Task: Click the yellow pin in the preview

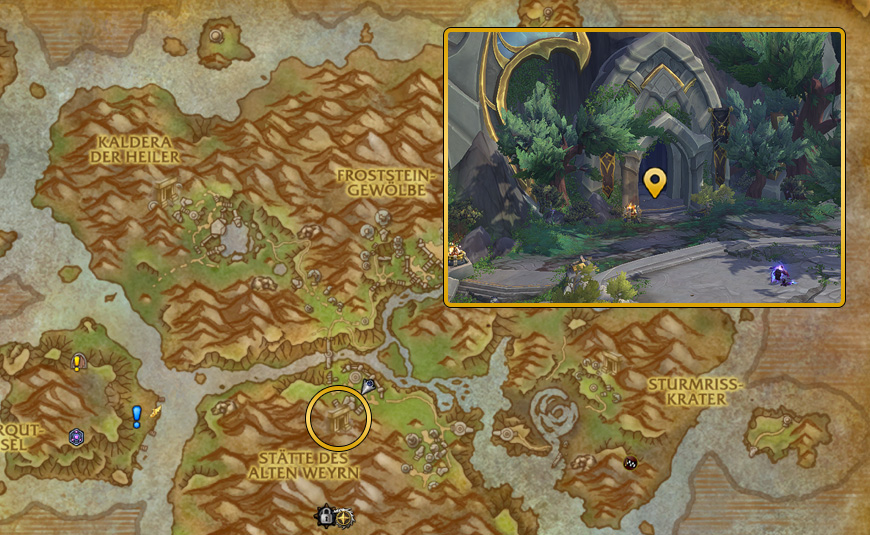Action: point(654,182)
